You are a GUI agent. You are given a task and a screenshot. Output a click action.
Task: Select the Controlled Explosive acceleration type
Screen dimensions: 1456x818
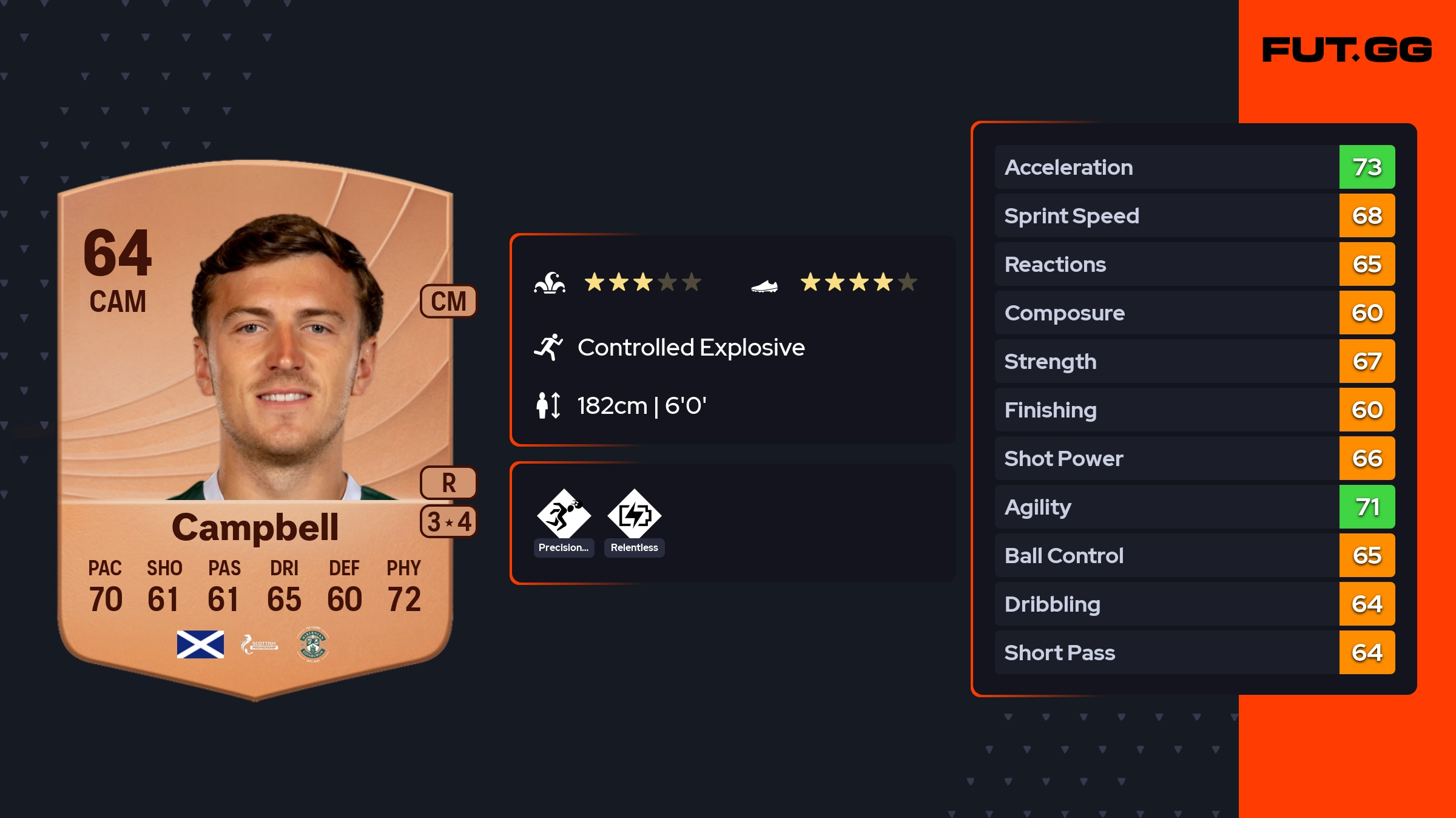tap(690, 348)
